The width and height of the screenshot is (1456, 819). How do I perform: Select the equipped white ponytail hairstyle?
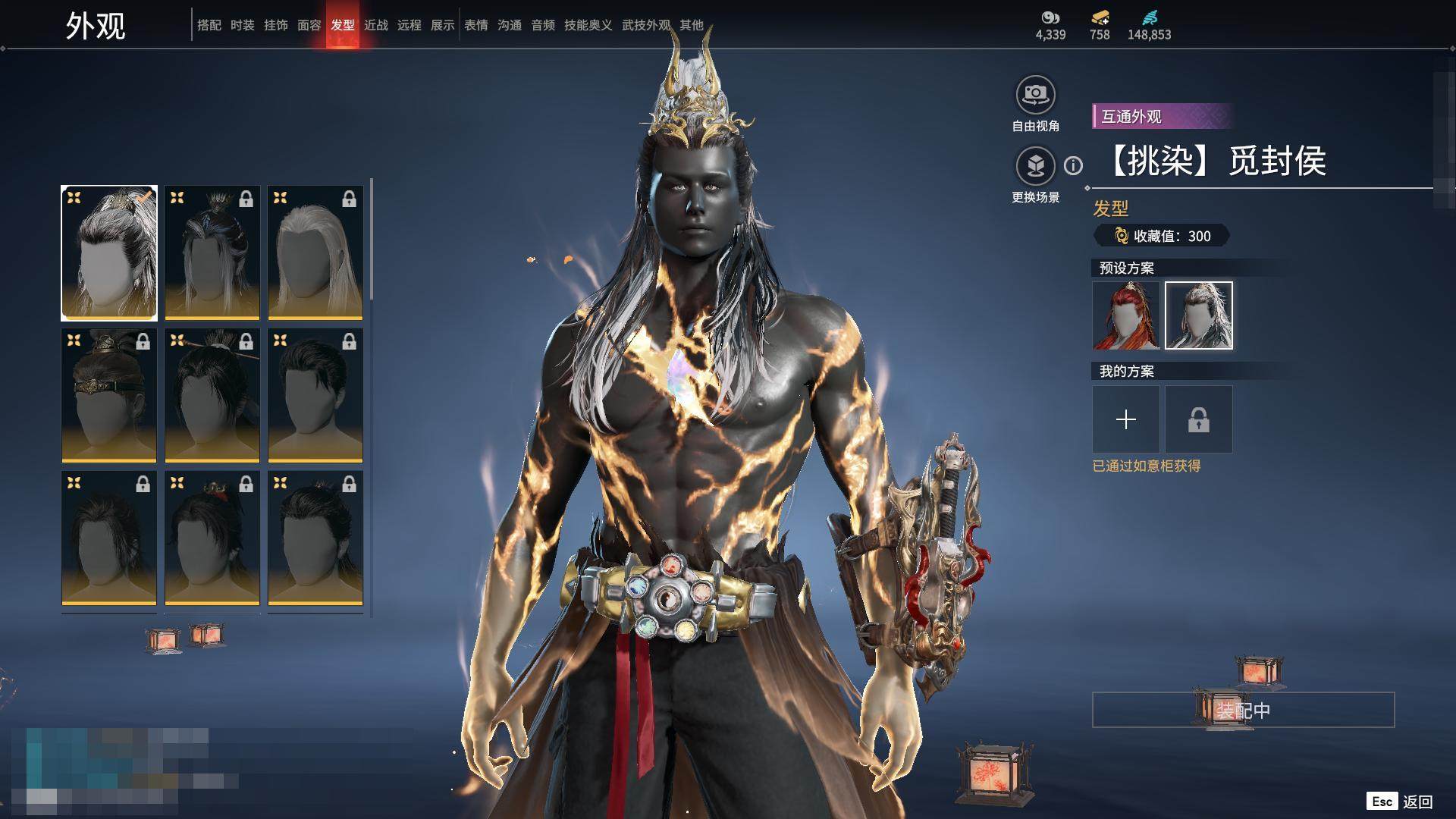[x=109, y=253]
